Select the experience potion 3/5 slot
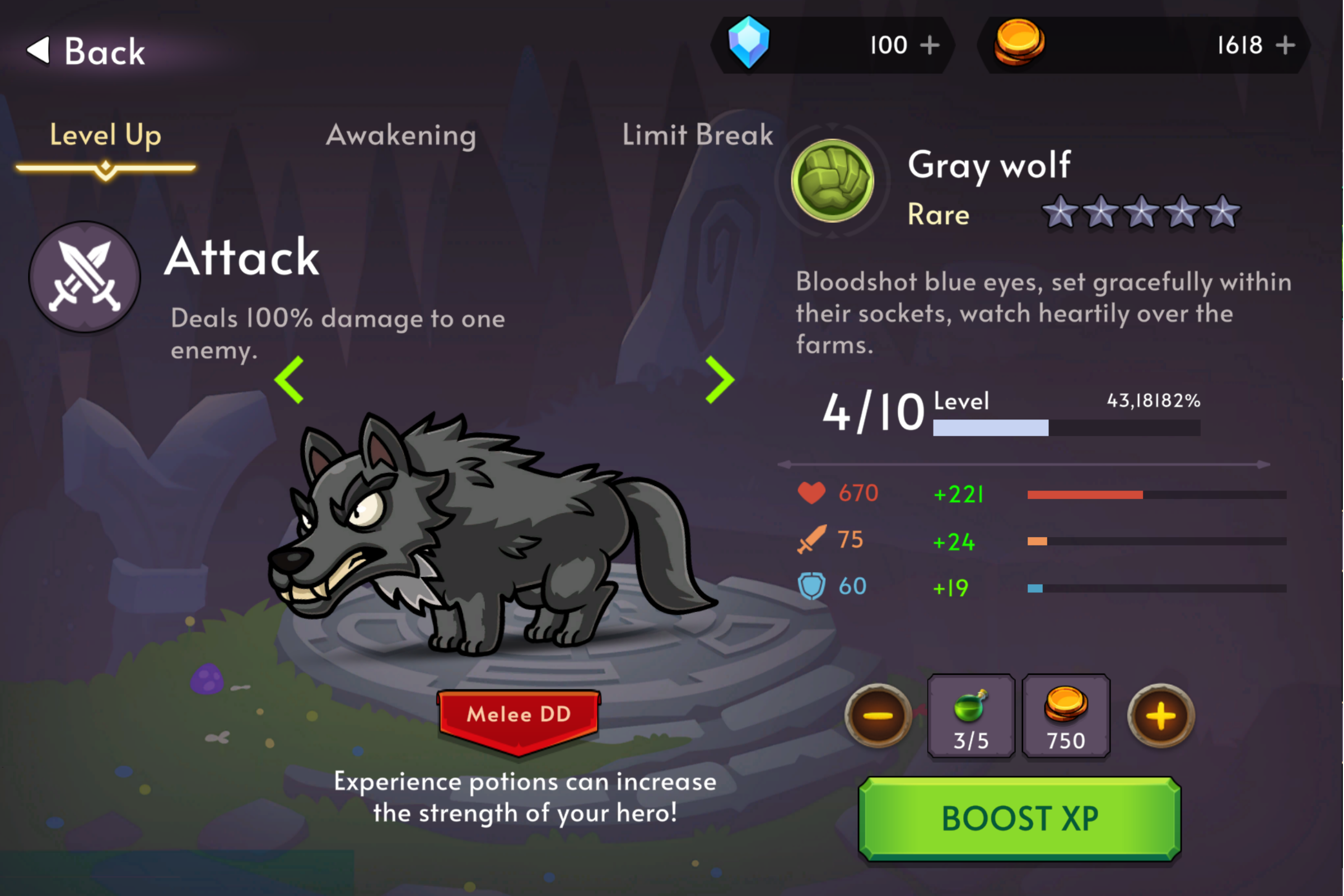This screenshot has height=896, width=1344. point(971,717)
